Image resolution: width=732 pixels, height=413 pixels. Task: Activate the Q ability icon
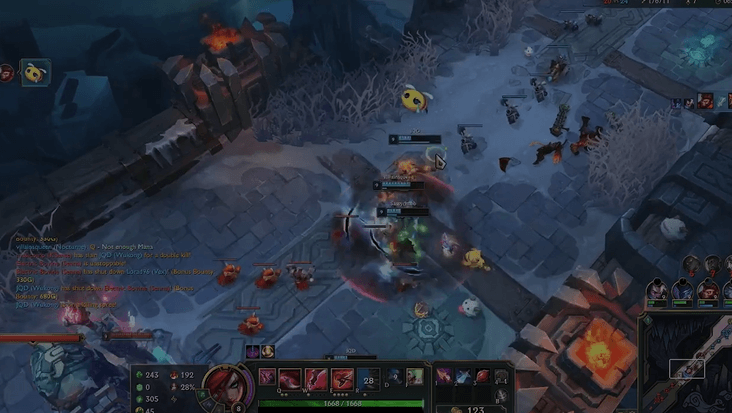coord(290,379)
